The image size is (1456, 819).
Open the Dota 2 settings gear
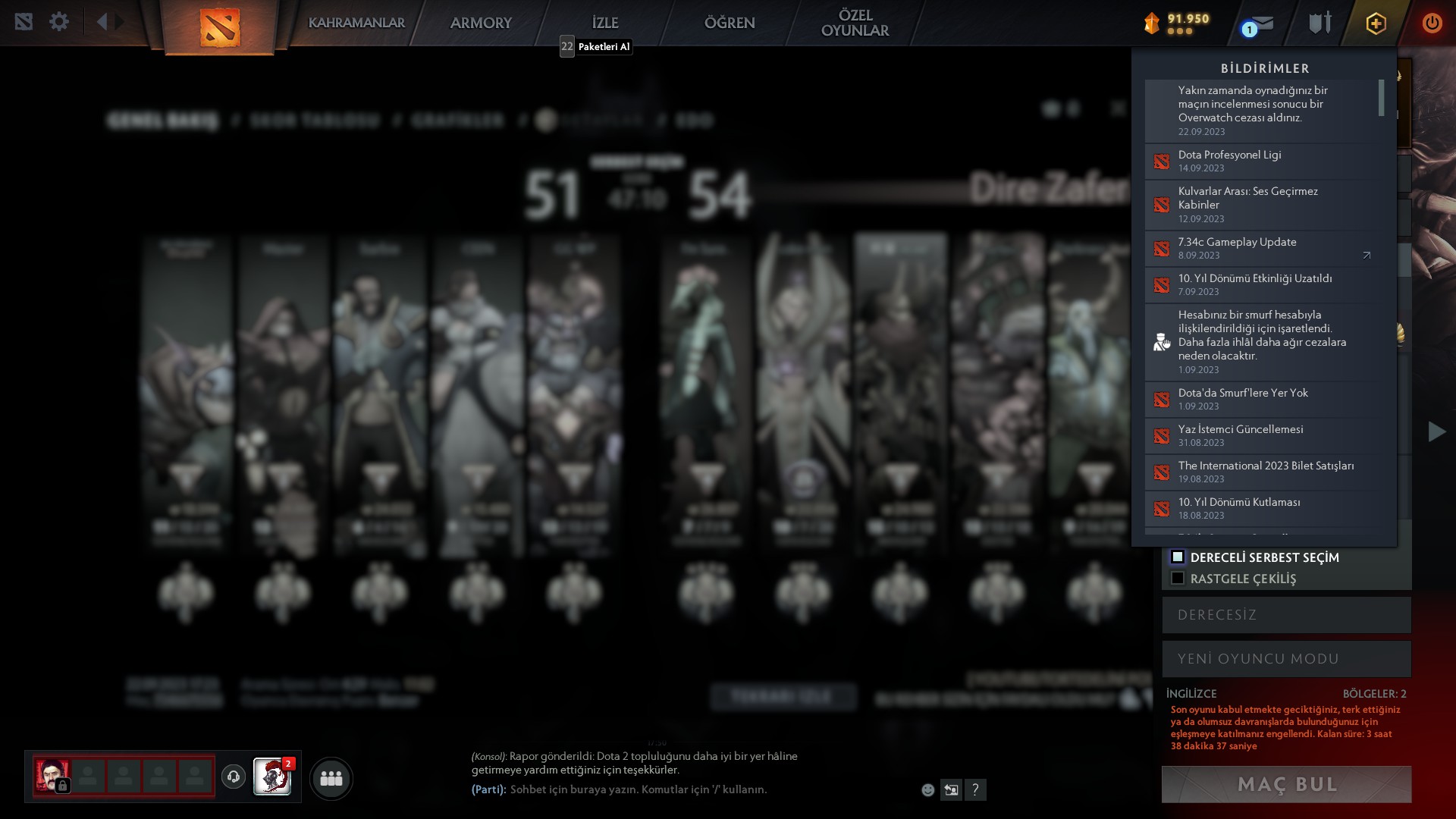point(59,22)
